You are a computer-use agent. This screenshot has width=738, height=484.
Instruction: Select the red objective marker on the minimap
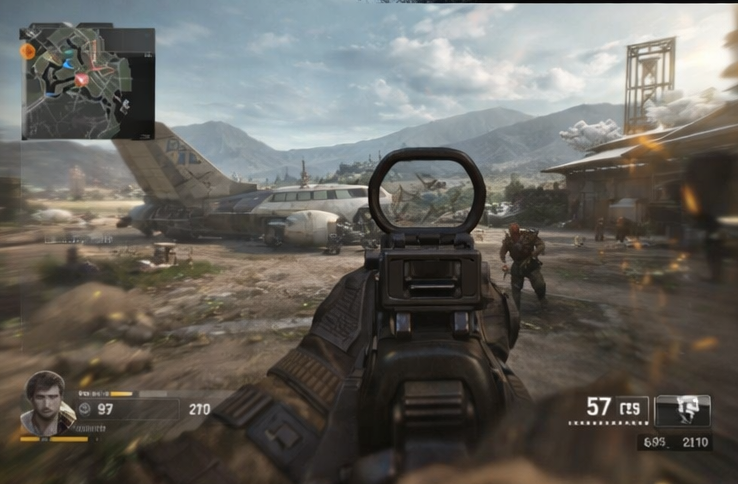pyautogui.click(x=82, y=78)
